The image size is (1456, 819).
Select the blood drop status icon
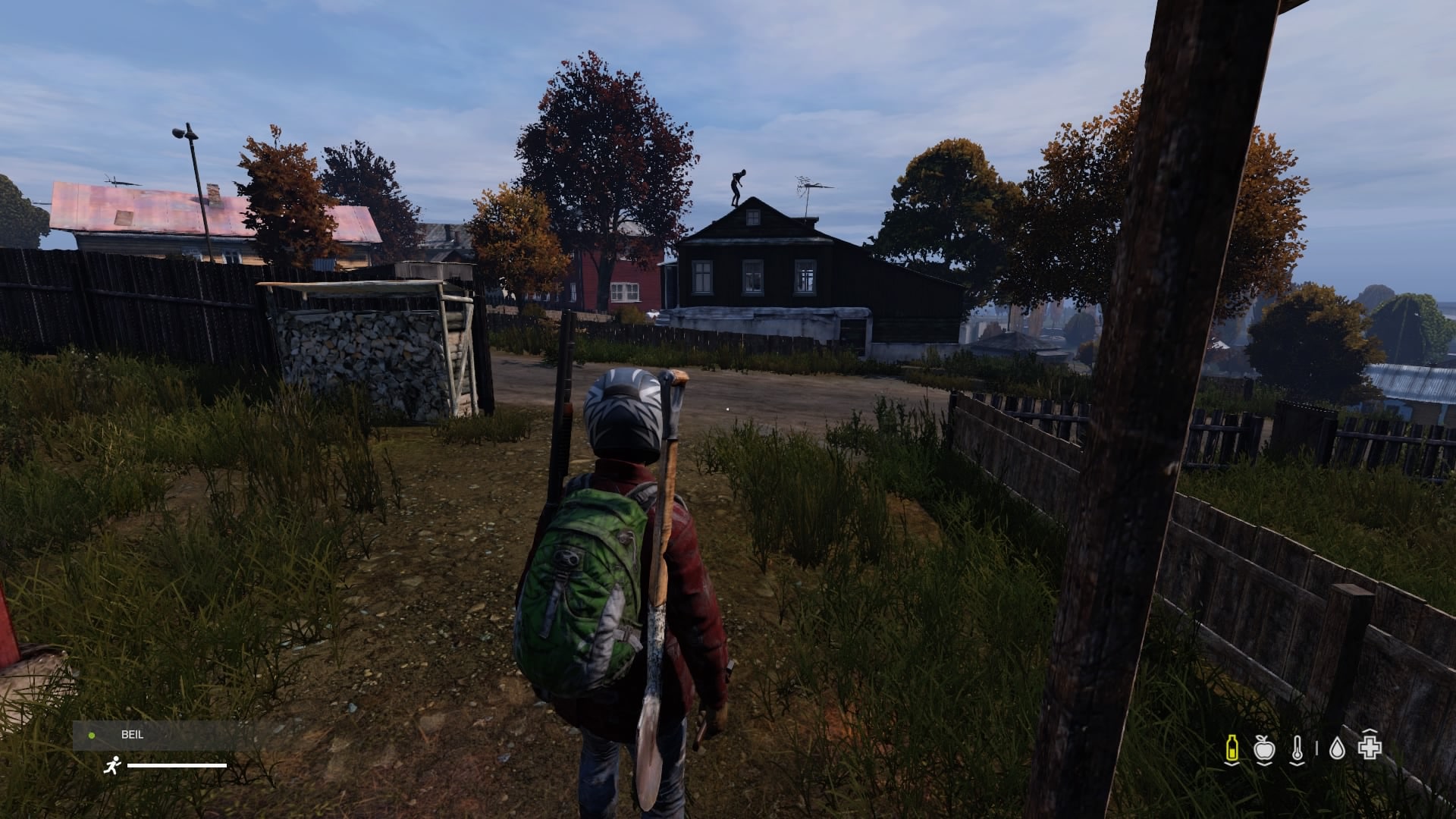point(1337,748)
